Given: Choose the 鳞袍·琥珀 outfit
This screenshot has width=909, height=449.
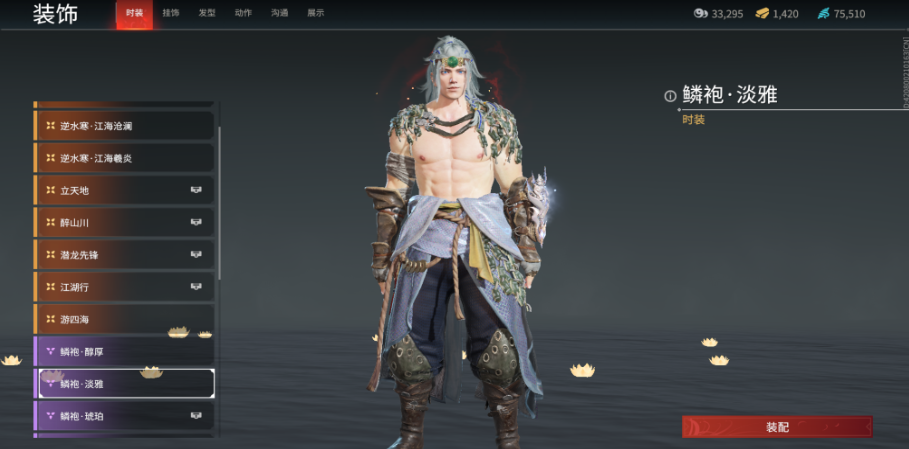Looking at the screenshot, I should tap(124, 415).
